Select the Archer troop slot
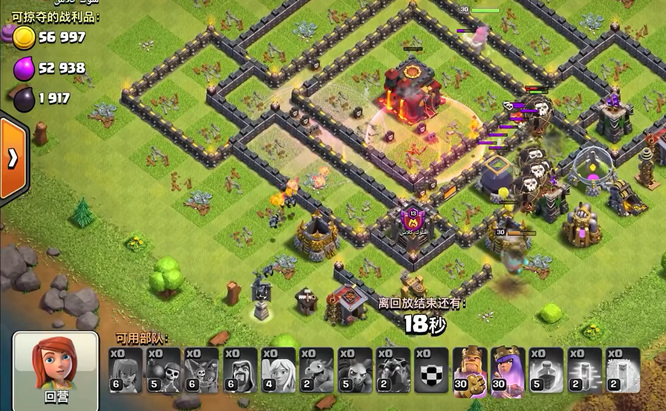 coord(125,370)
